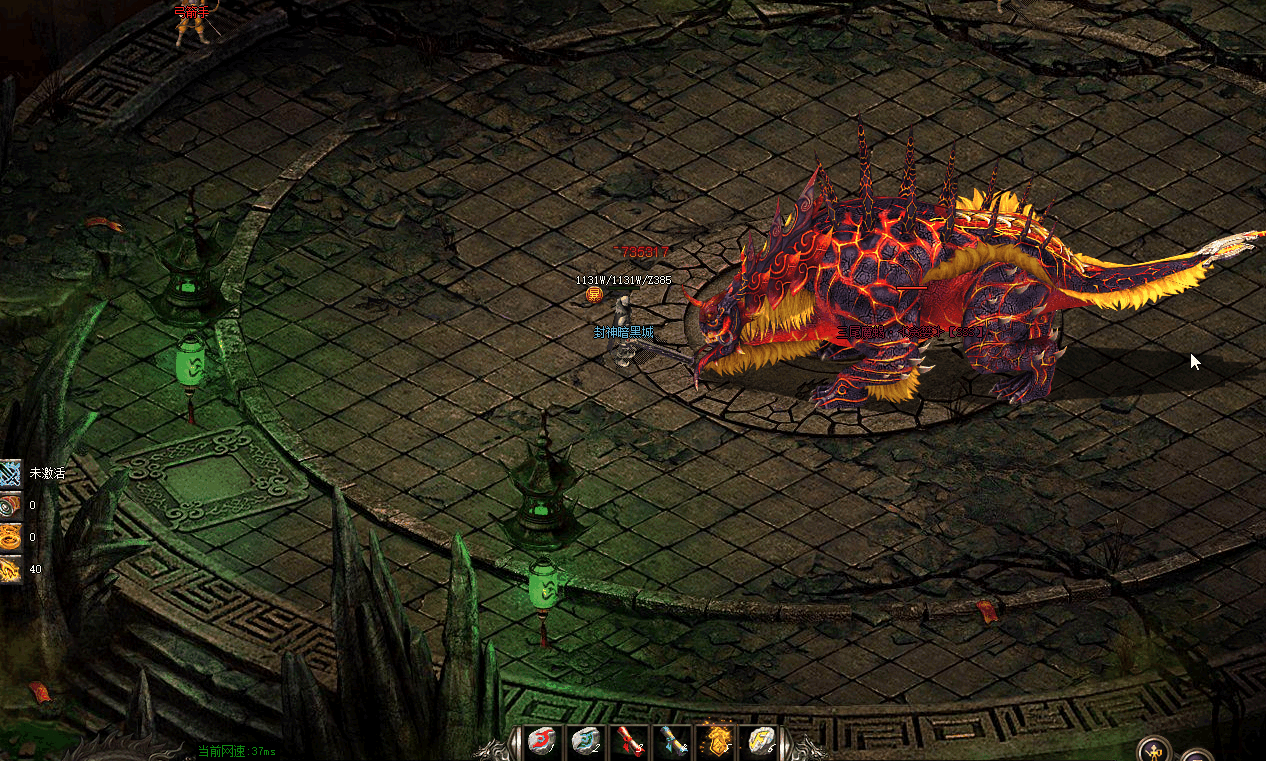Image resolution: width=1266 pixels, height=761 pixels.
Task: Use the red rune stone in slot 1
Action: 541,742
